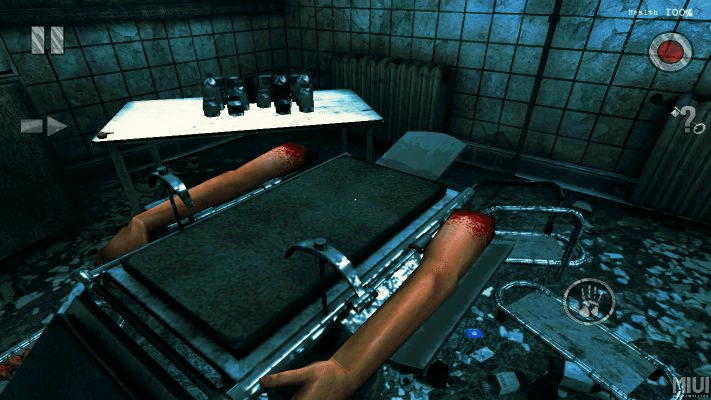Tap the gray arrow icon
The height and width of the screenshot is (400, 711).
(45, 126)
